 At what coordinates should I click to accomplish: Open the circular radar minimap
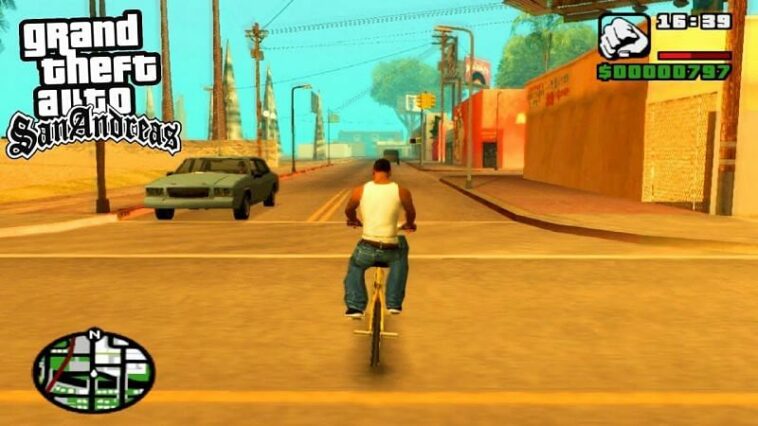[94, 372]
